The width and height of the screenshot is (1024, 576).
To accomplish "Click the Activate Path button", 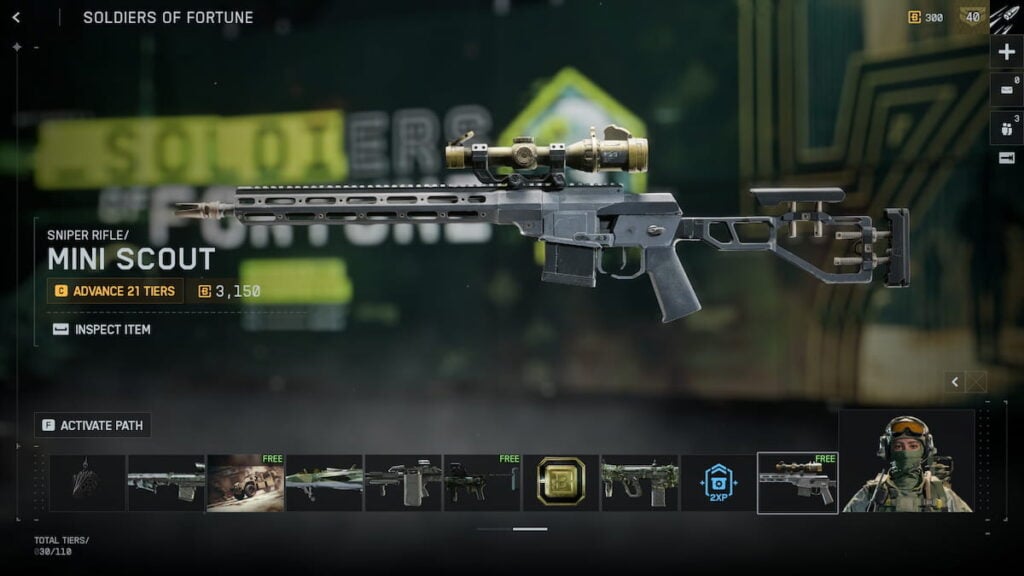I will pyautogui.click(x=93, y=425).
